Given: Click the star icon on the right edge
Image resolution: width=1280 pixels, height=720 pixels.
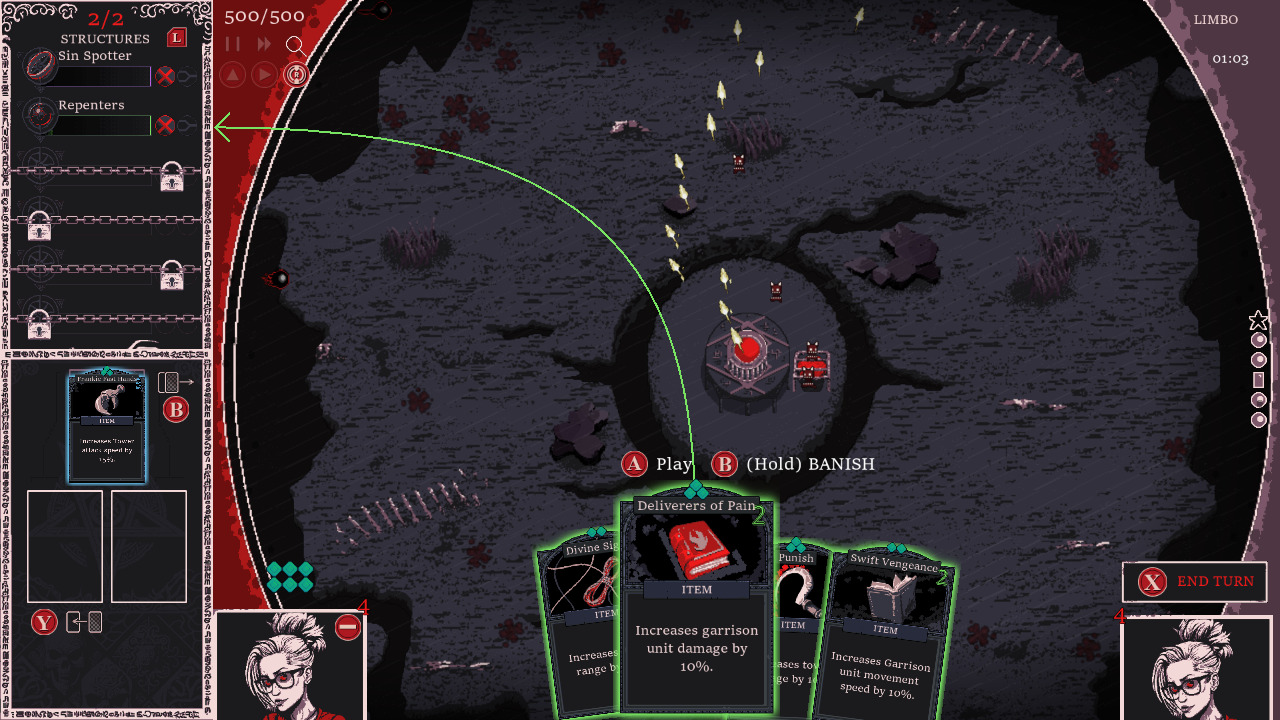Looking at the screenshot, I should pos(1257,320).
